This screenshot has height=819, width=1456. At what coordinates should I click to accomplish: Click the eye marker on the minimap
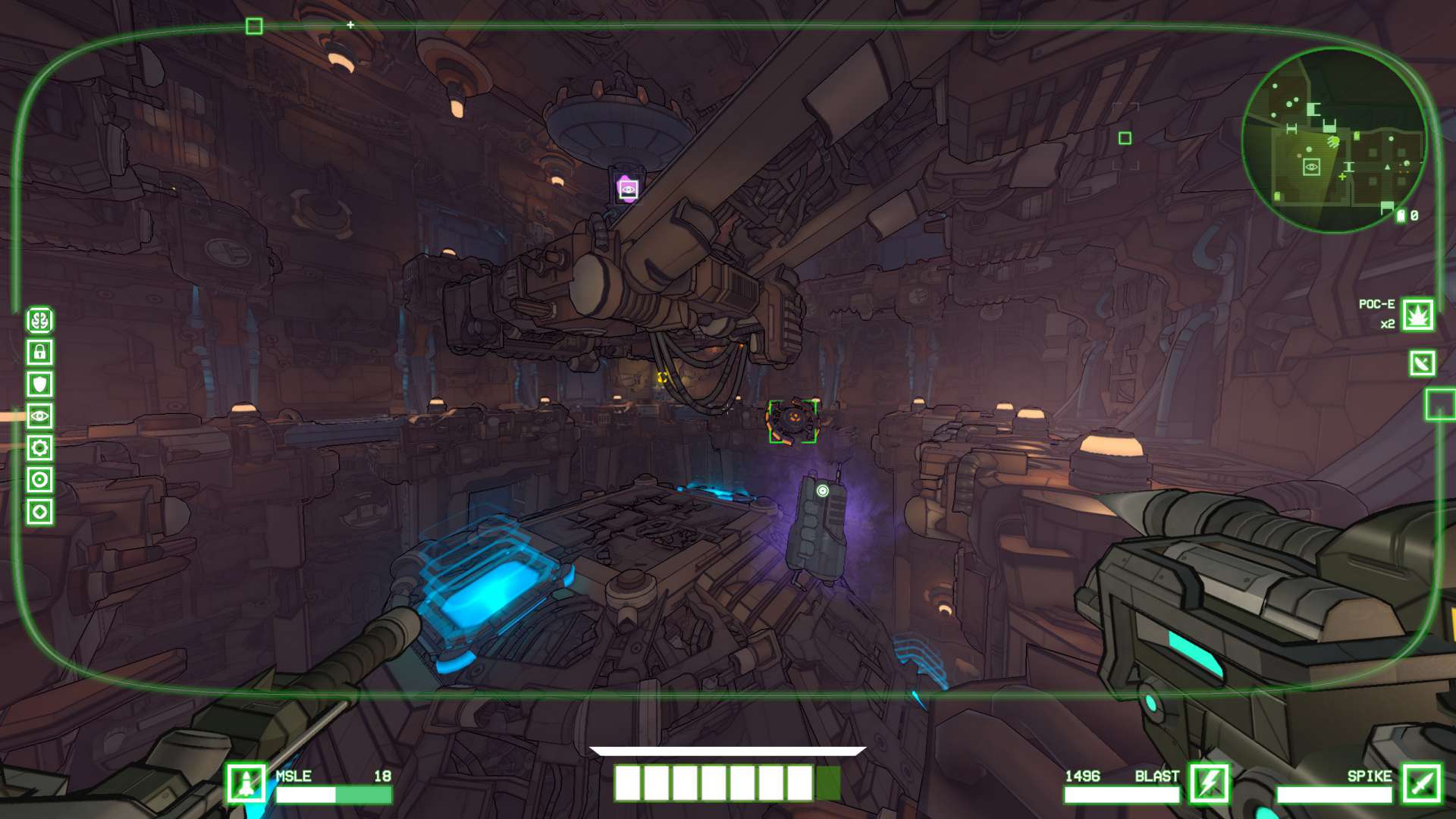1311,167
